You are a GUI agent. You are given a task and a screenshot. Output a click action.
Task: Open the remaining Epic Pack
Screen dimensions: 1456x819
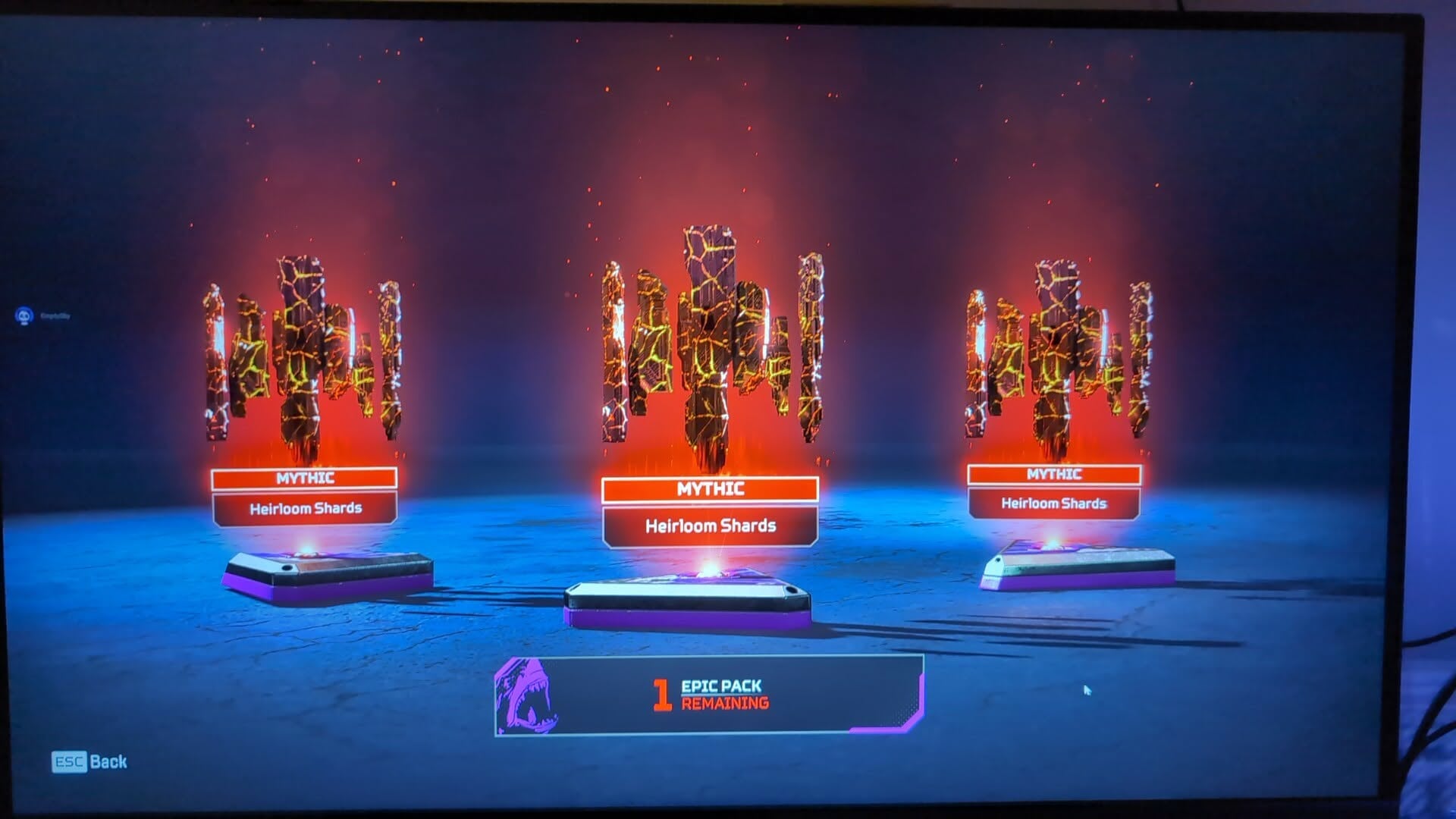[x=709, y=695]
